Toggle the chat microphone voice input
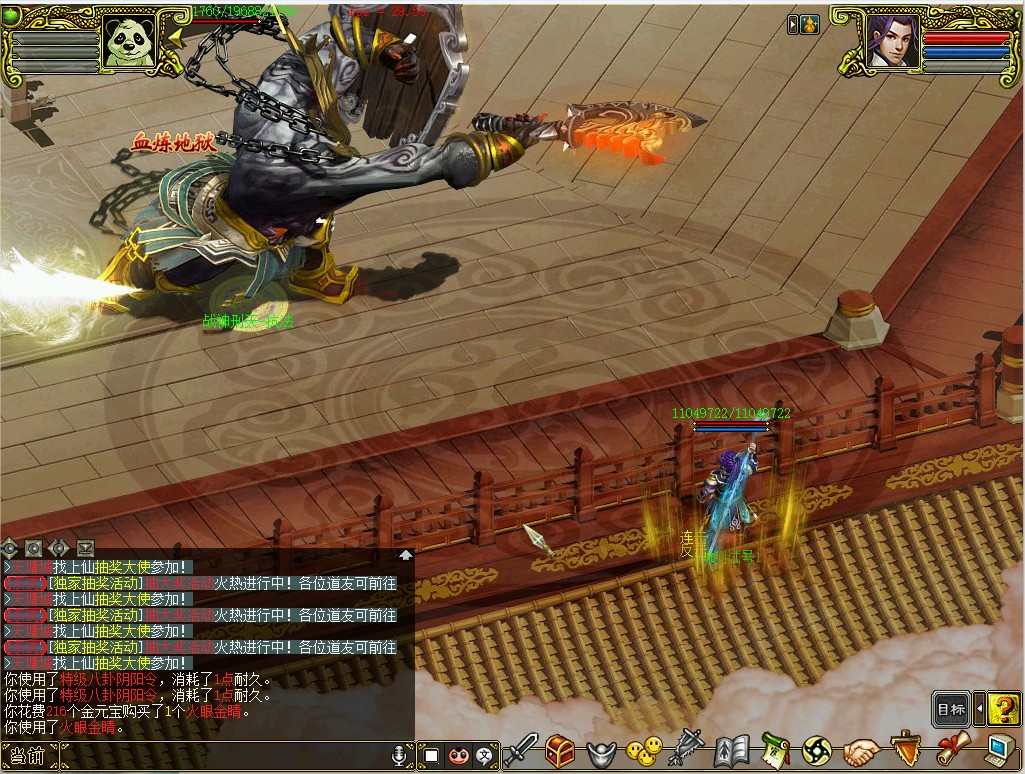 click(400, 755)
